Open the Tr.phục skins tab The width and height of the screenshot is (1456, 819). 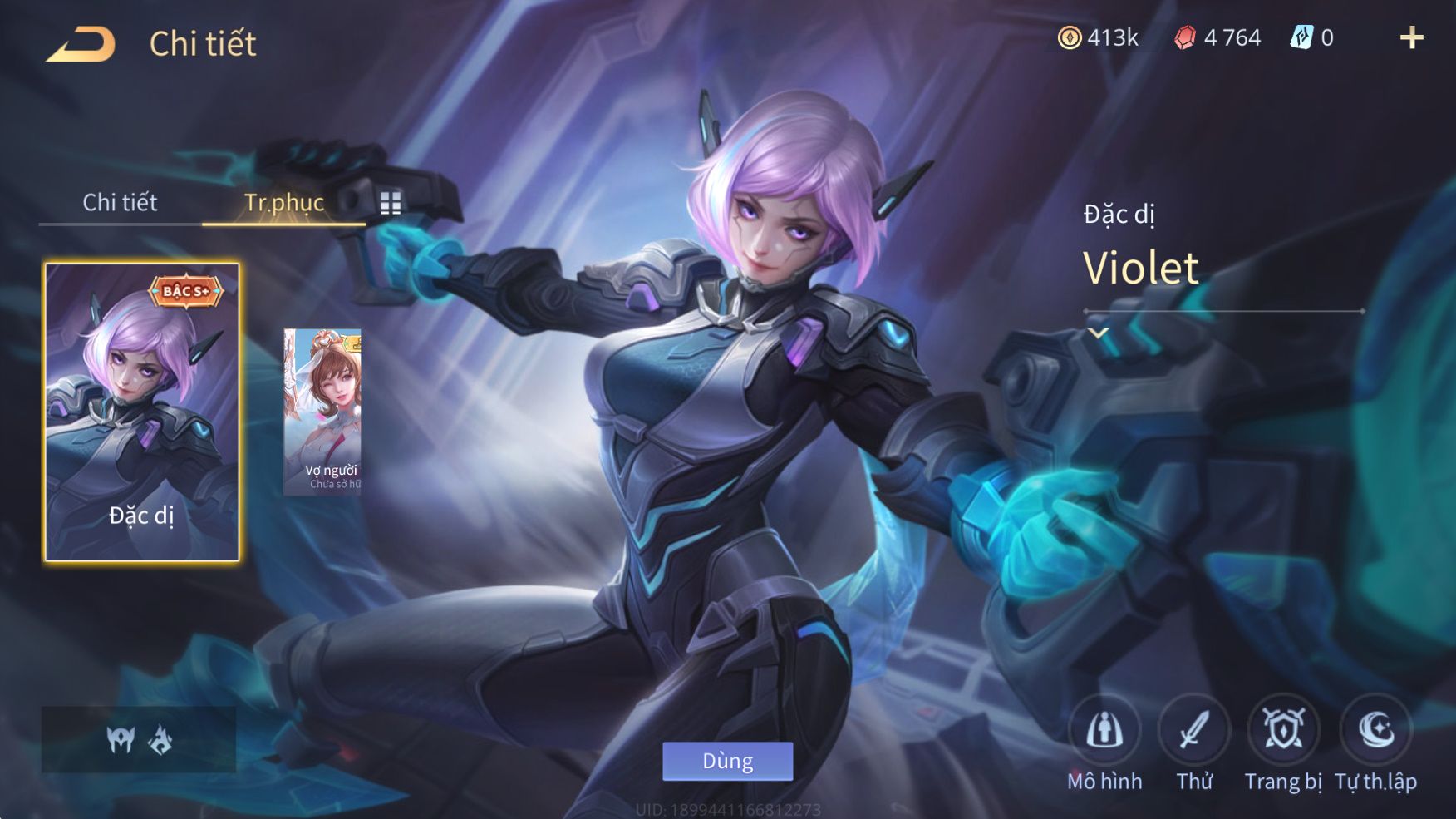(x=283, y=202)
